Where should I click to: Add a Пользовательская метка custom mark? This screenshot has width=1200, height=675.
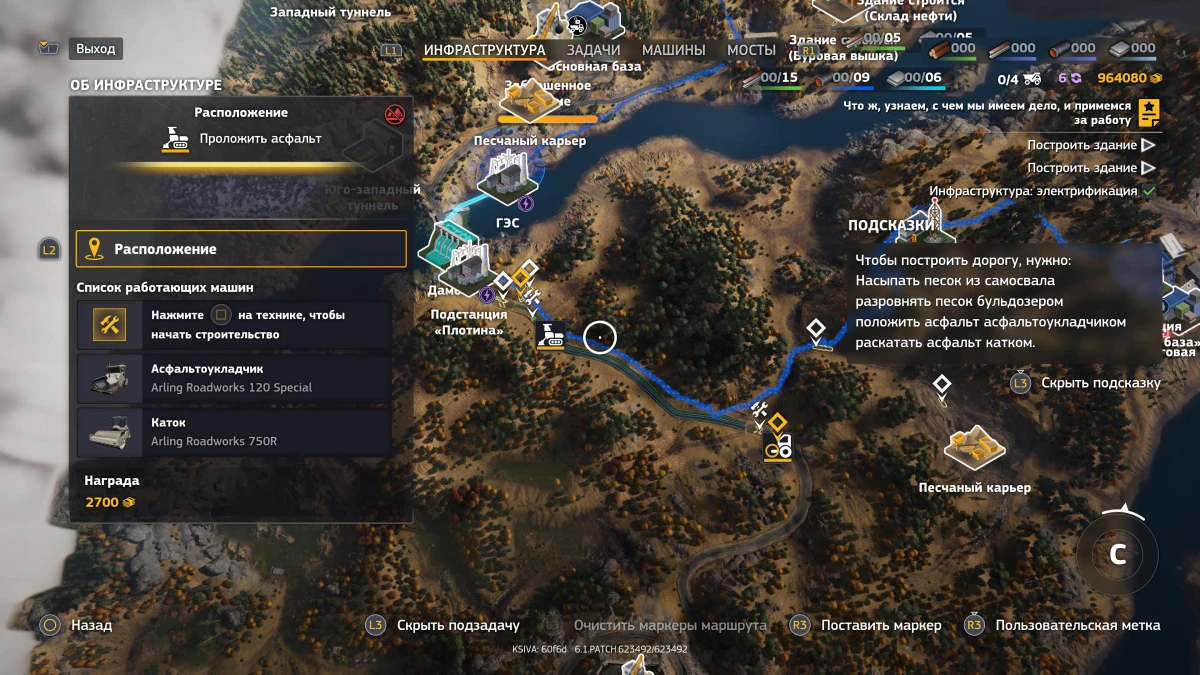1077,625
